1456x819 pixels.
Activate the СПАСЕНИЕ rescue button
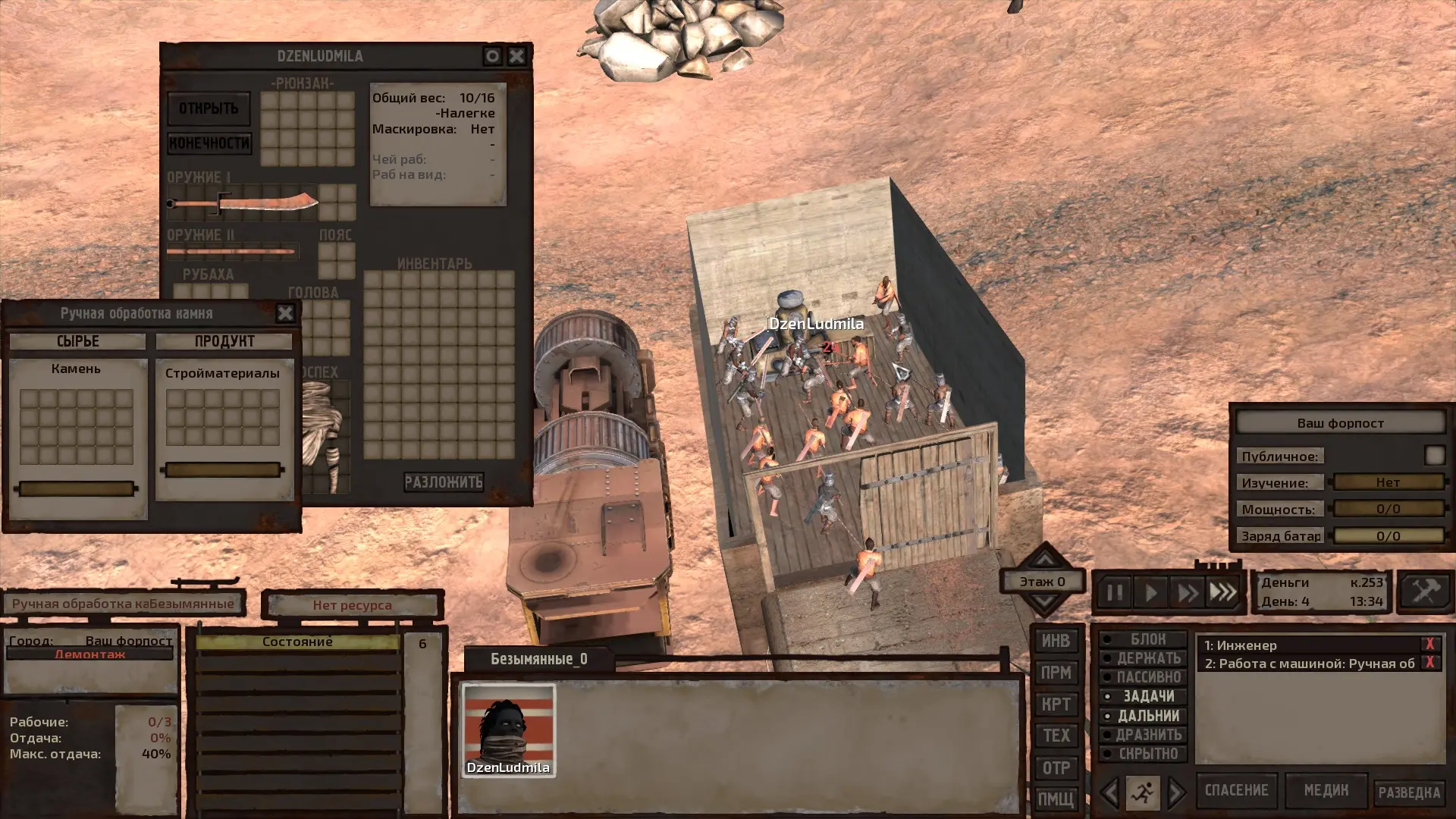point(1236,790)
